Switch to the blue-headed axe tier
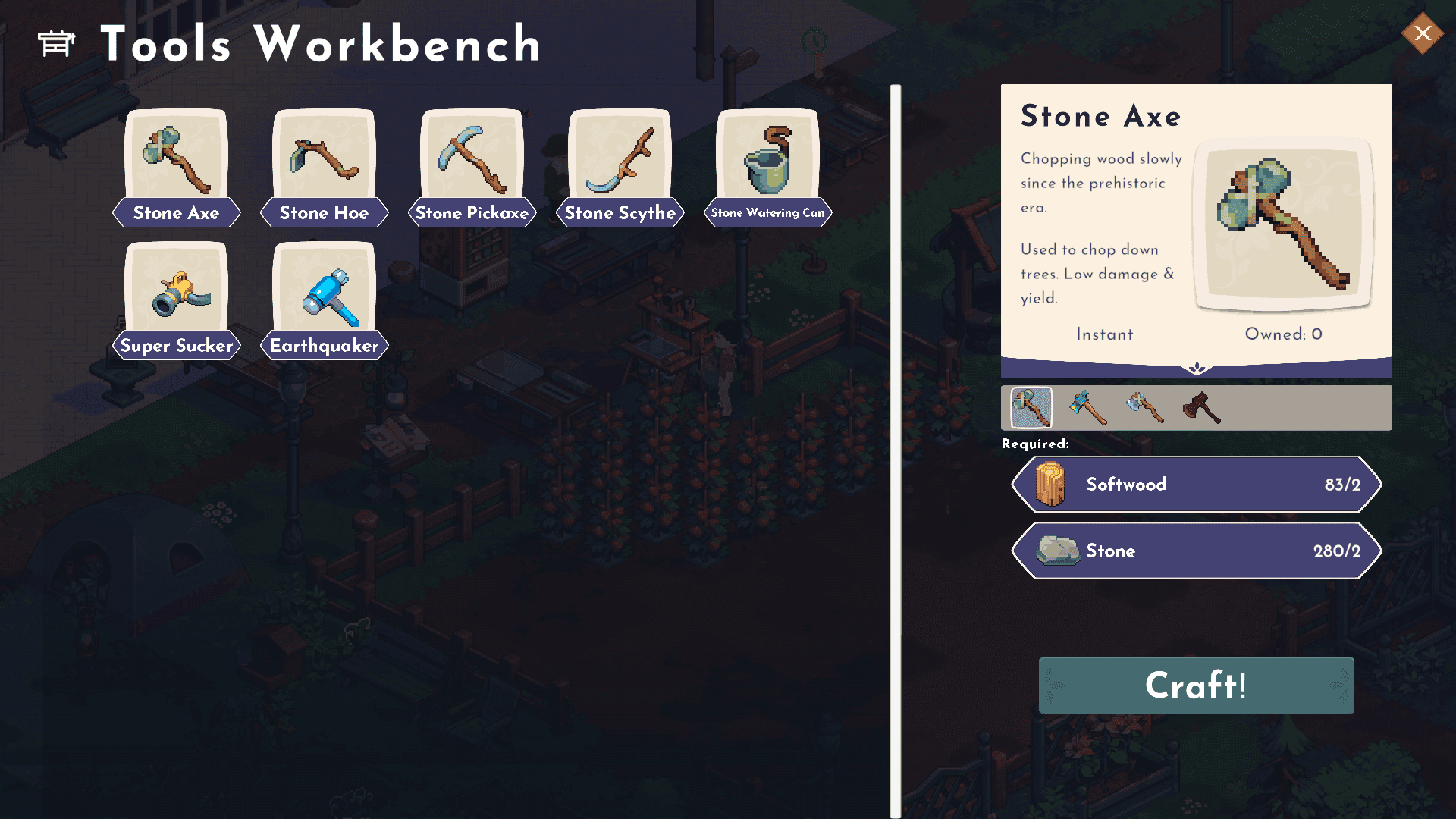The width and height of the screenshot is (1456, 819). (1087, 408)
